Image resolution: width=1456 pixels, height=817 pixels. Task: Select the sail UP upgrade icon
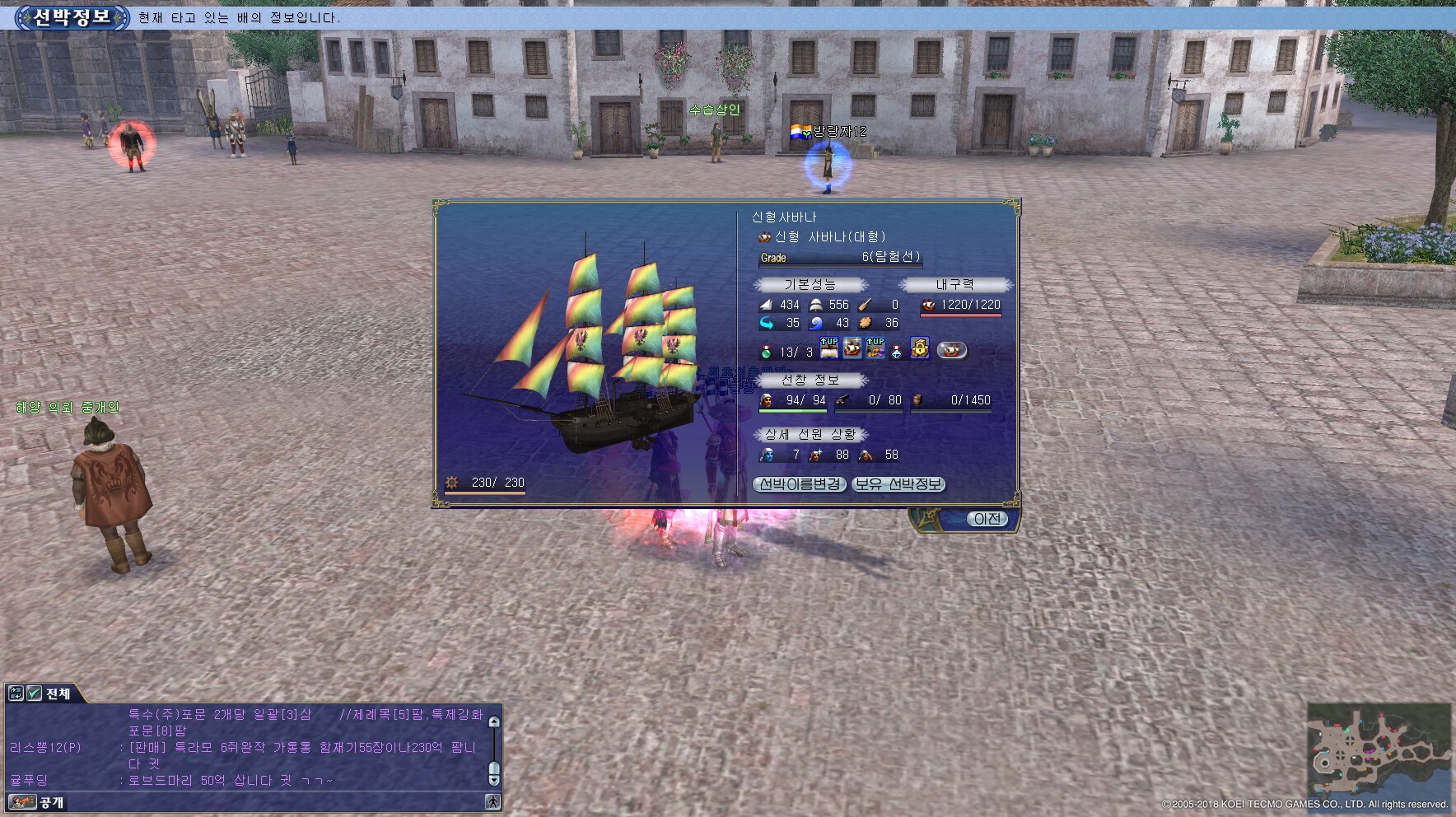click(829, 348)
